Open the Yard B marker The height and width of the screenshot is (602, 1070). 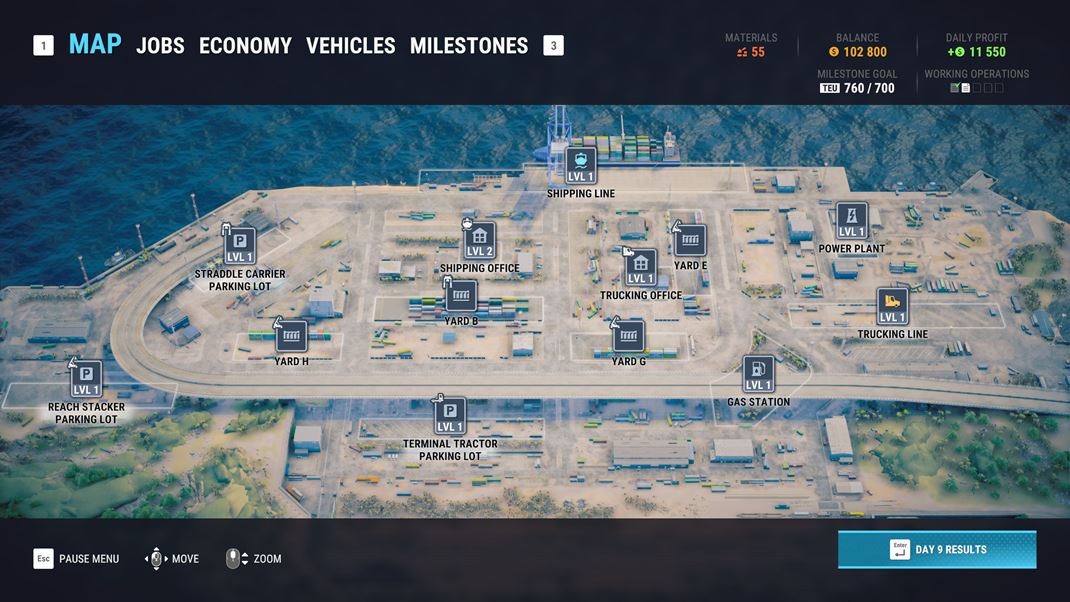(x=461, y=296)
